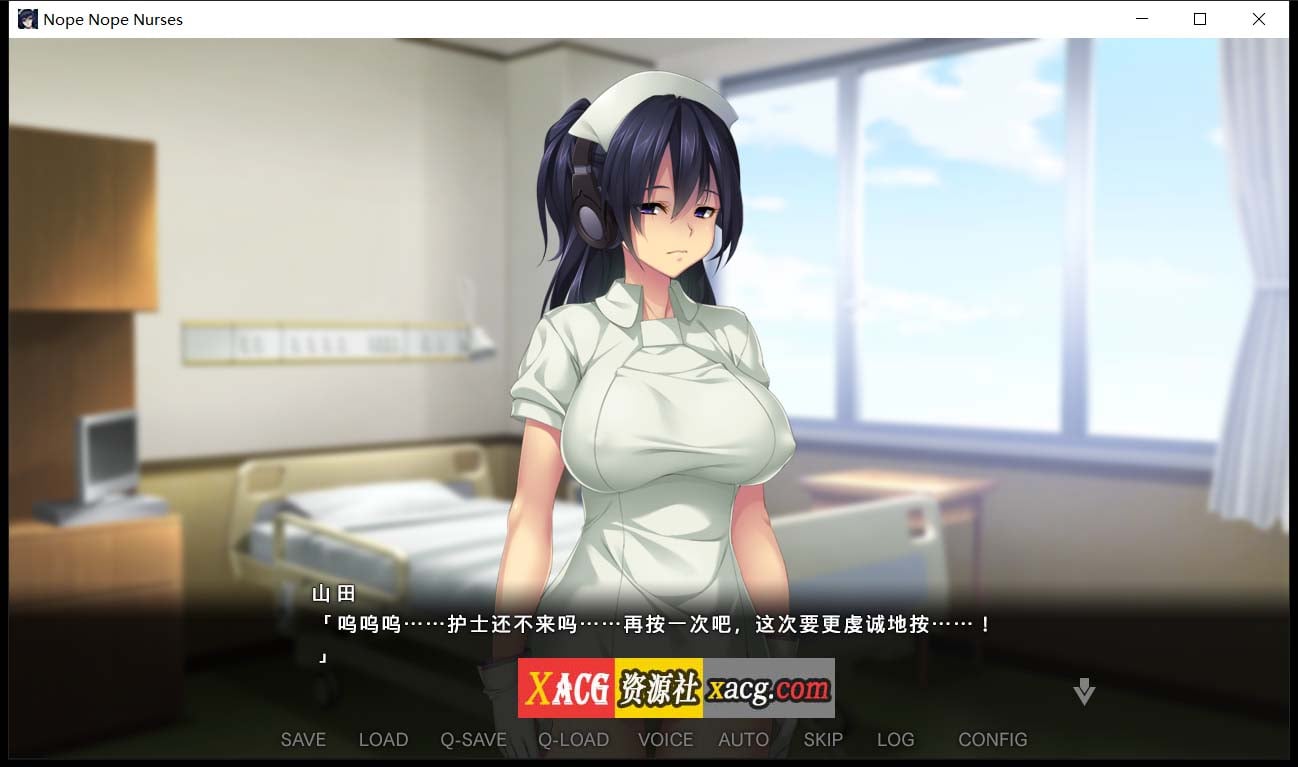Click the bouncing down-arrow advance indicator
The height and width of the screenshot is (767, 1298).
1083,690
